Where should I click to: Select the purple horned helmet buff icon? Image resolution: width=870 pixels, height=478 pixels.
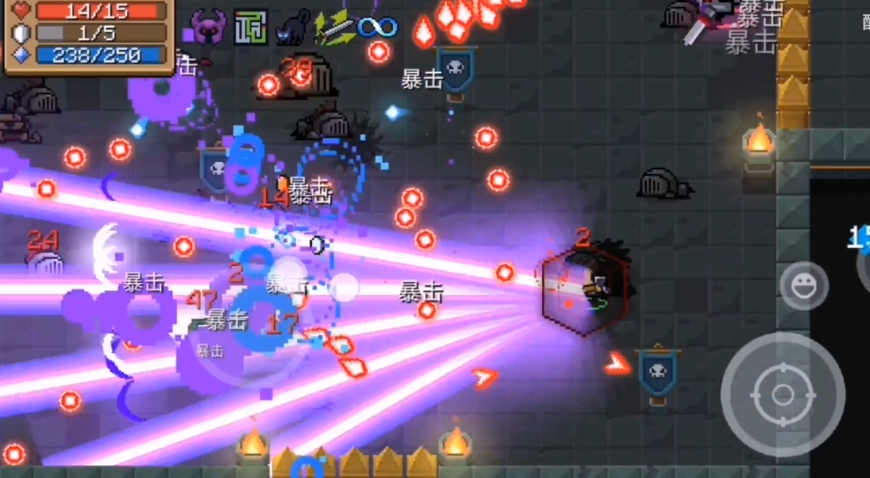click(x=210, y=27)
